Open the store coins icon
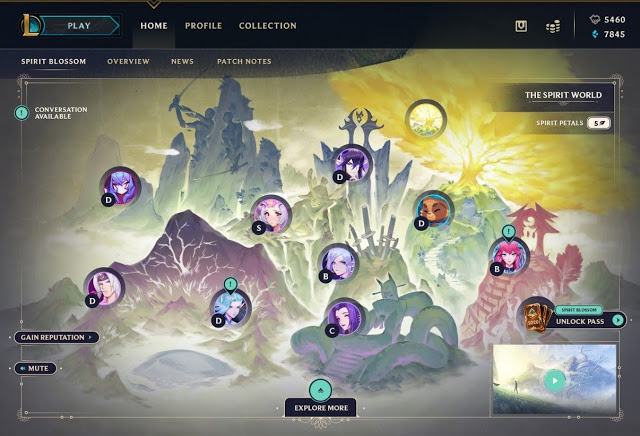640x436 pixels. (553, 26)
